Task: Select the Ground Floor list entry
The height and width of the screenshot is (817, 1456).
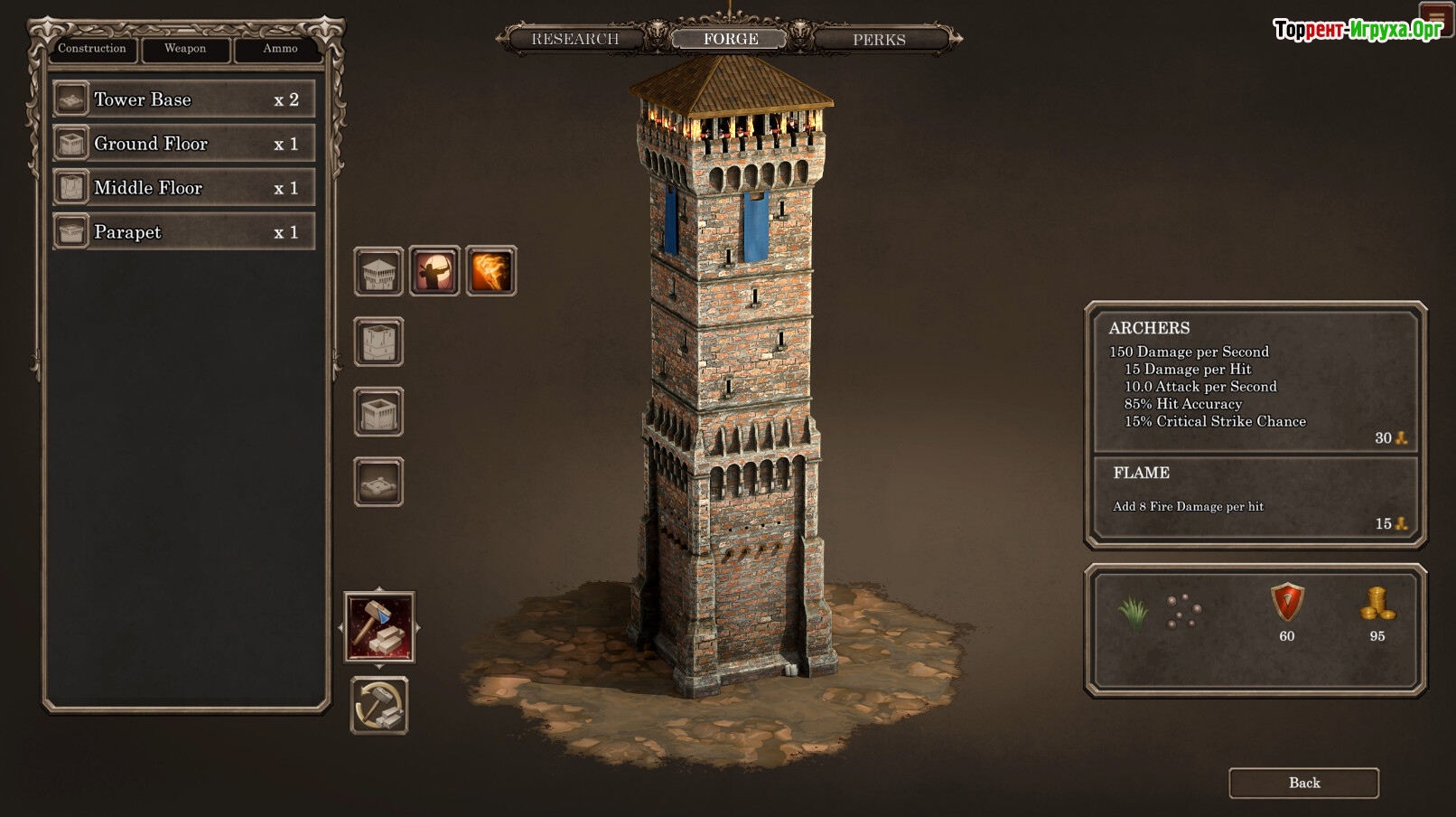Action: click(x=184, y=144)
